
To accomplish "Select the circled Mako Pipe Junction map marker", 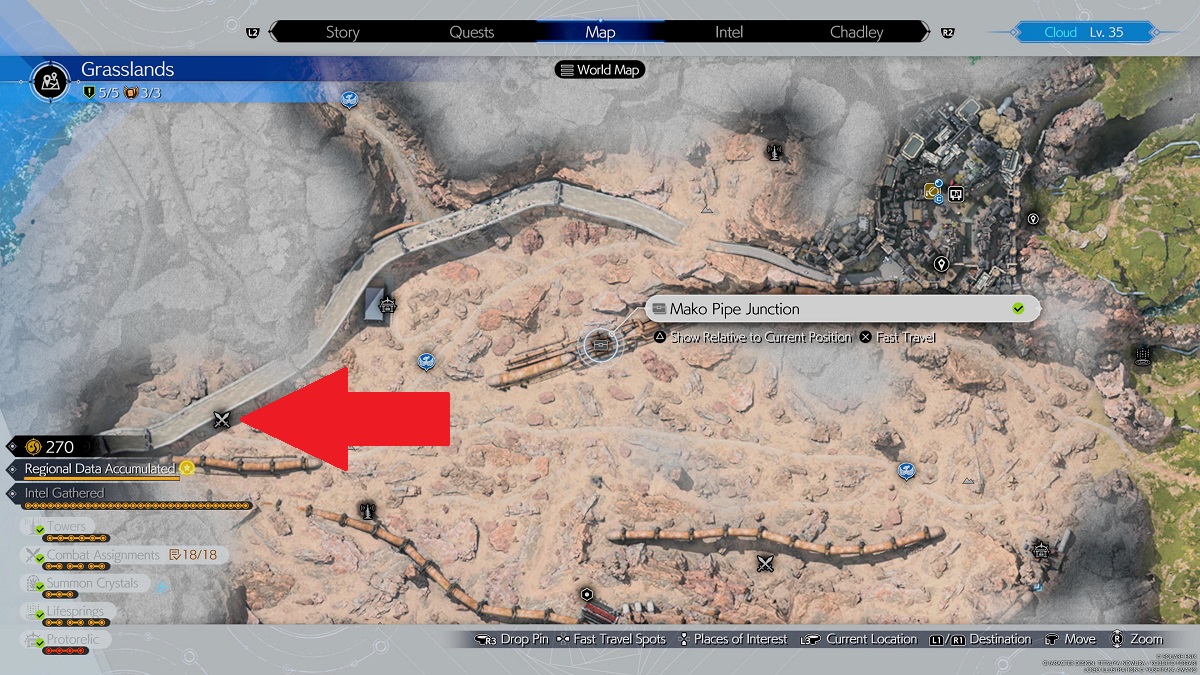I will 600,345.
